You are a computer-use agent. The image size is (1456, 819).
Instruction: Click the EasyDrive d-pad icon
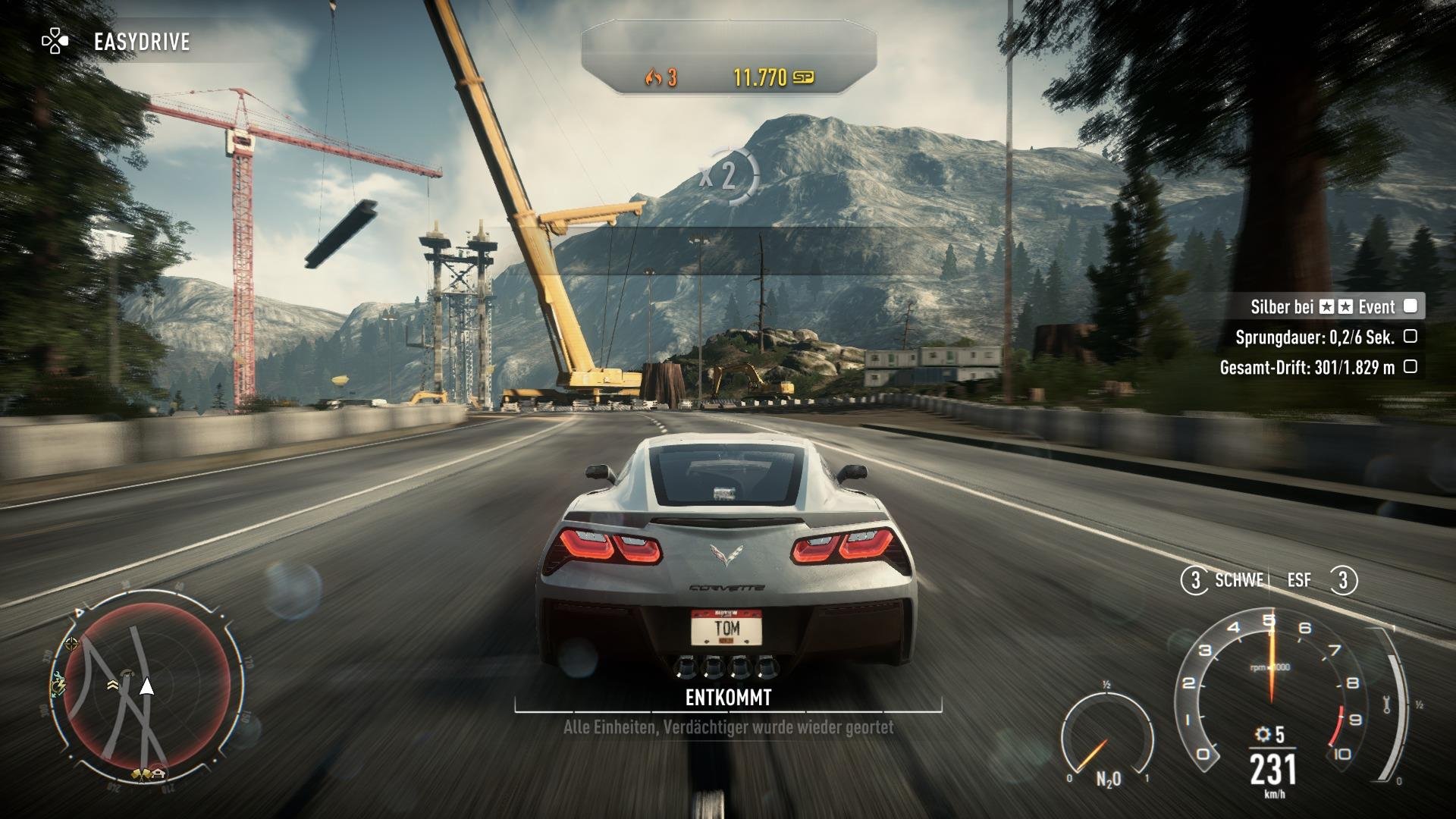pos(55,42)
